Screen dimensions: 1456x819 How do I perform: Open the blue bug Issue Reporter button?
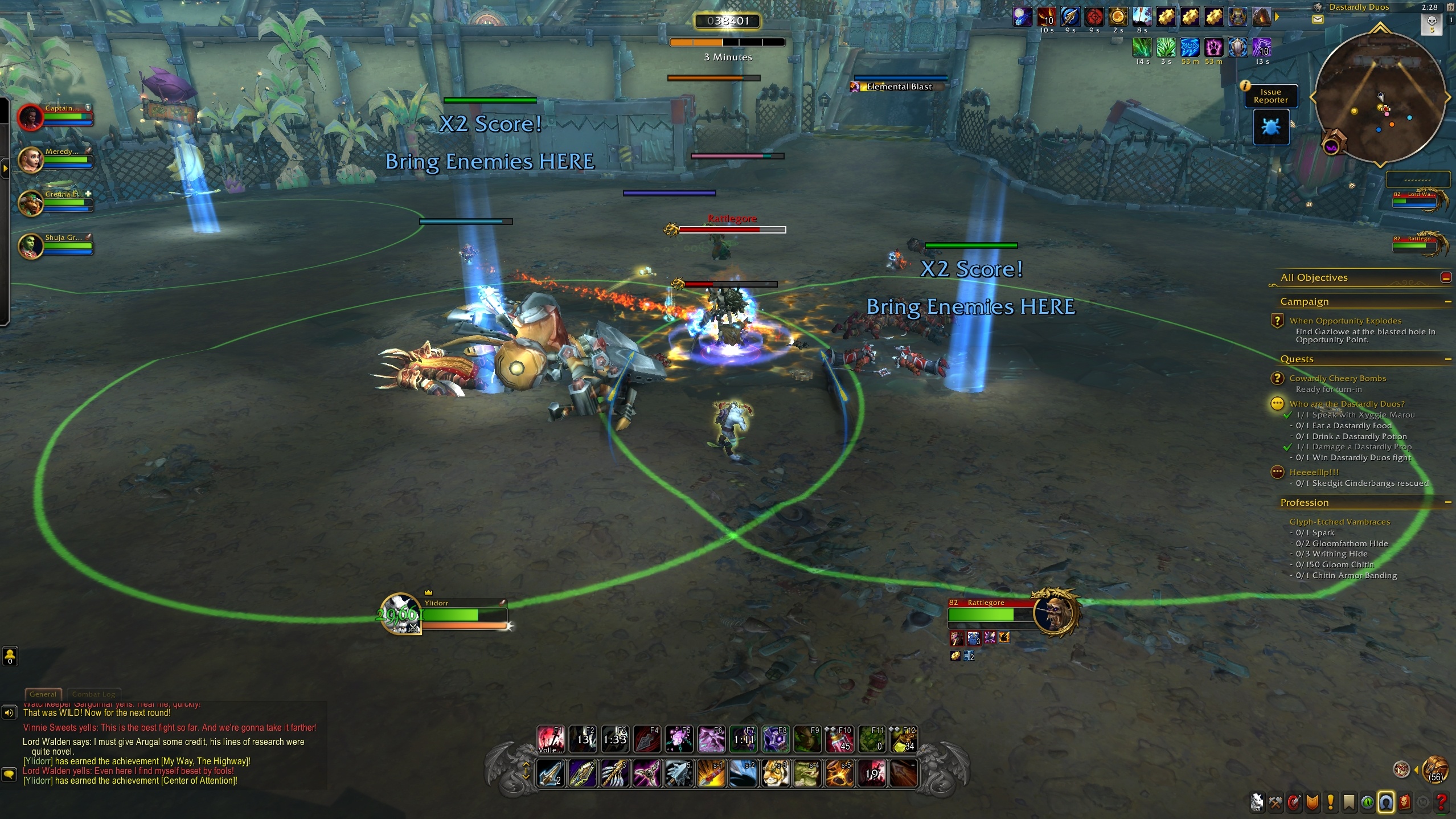[1271, 126]
